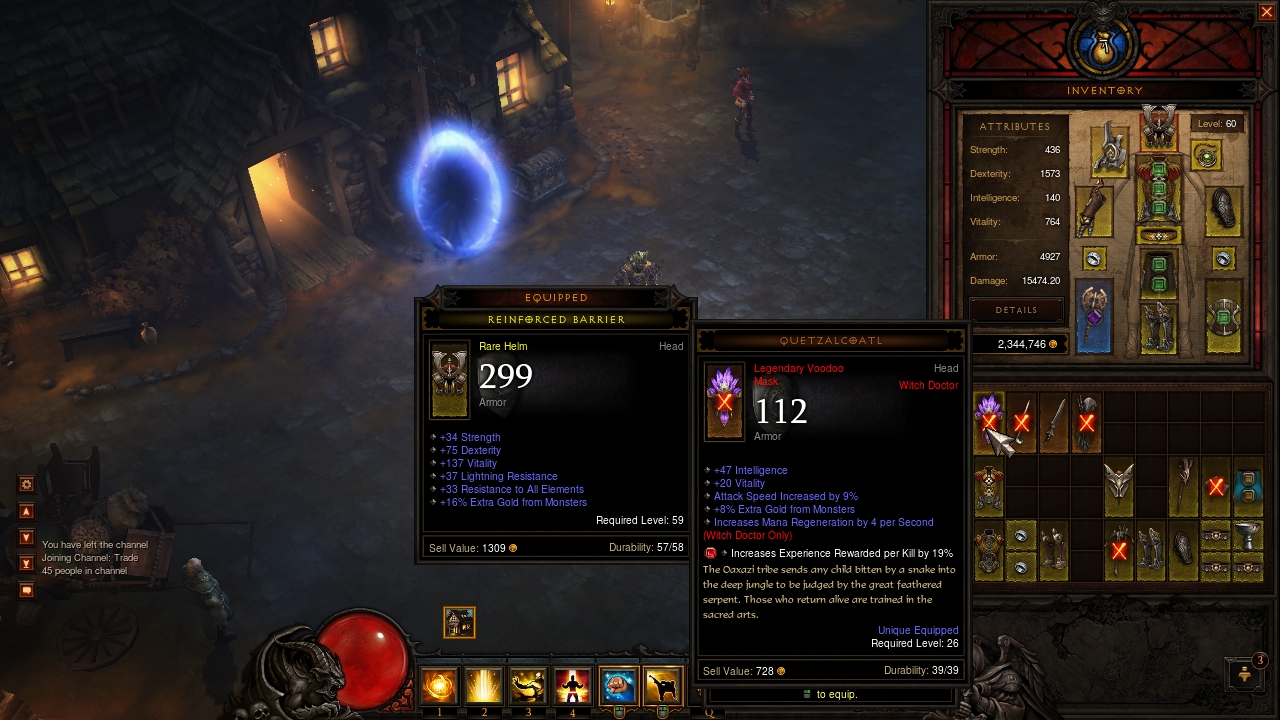The image size is (1280, 720).
Task: Select the teal chest armor in the bag
Action: pos(1248,484)
